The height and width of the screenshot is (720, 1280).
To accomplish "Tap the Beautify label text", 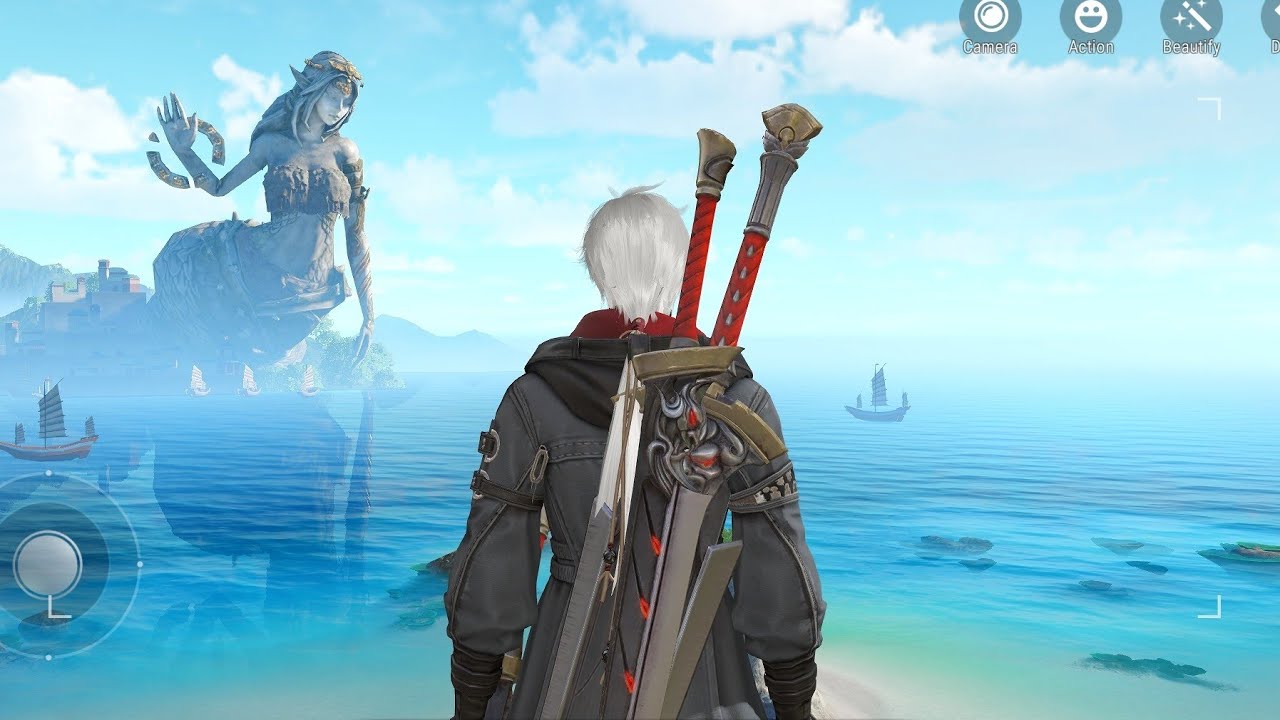I will (x=1193, y=45).
